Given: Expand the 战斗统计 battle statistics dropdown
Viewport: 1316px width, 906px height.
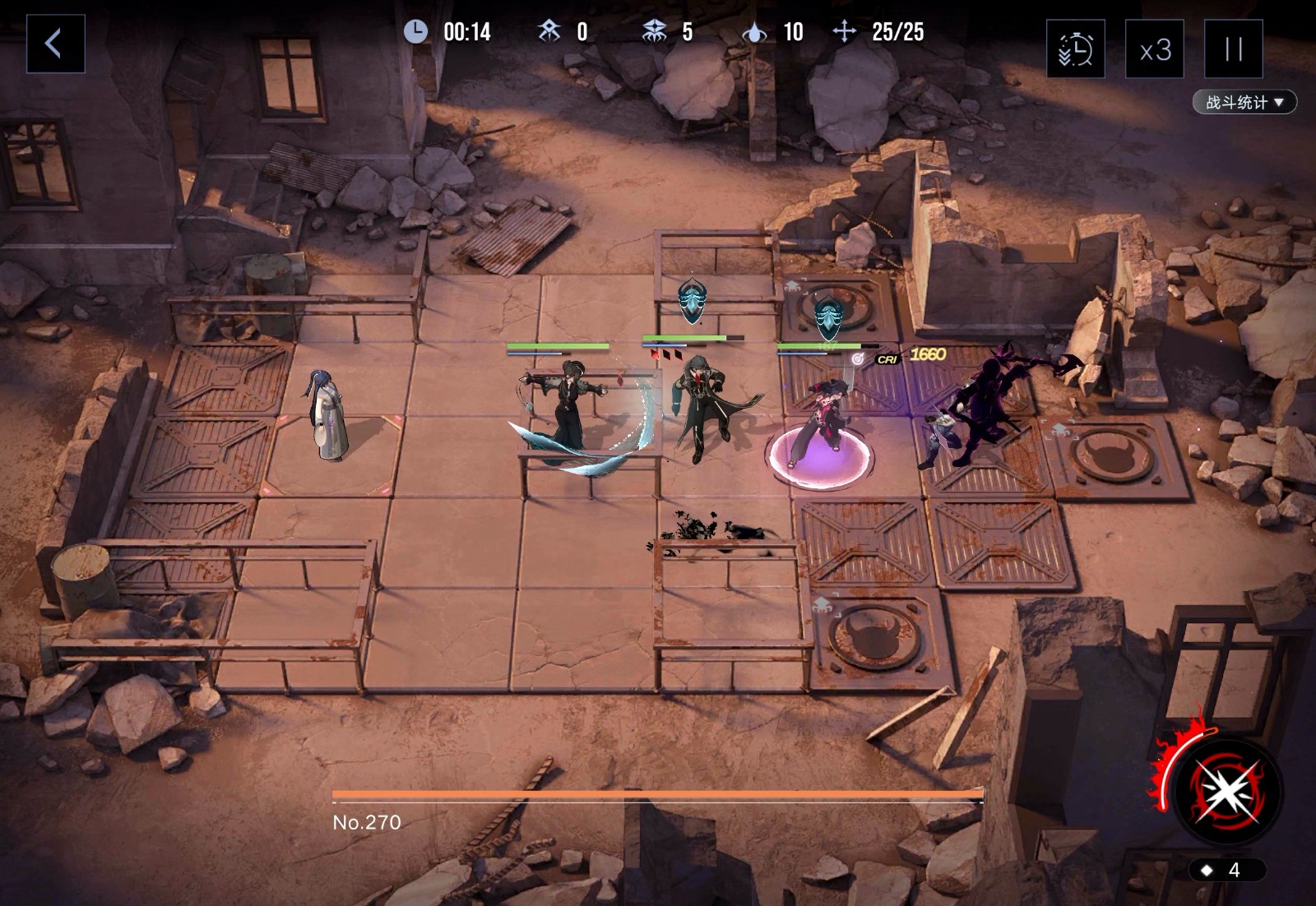Looking at the screenshot, I should click(x=1244, y=102).
